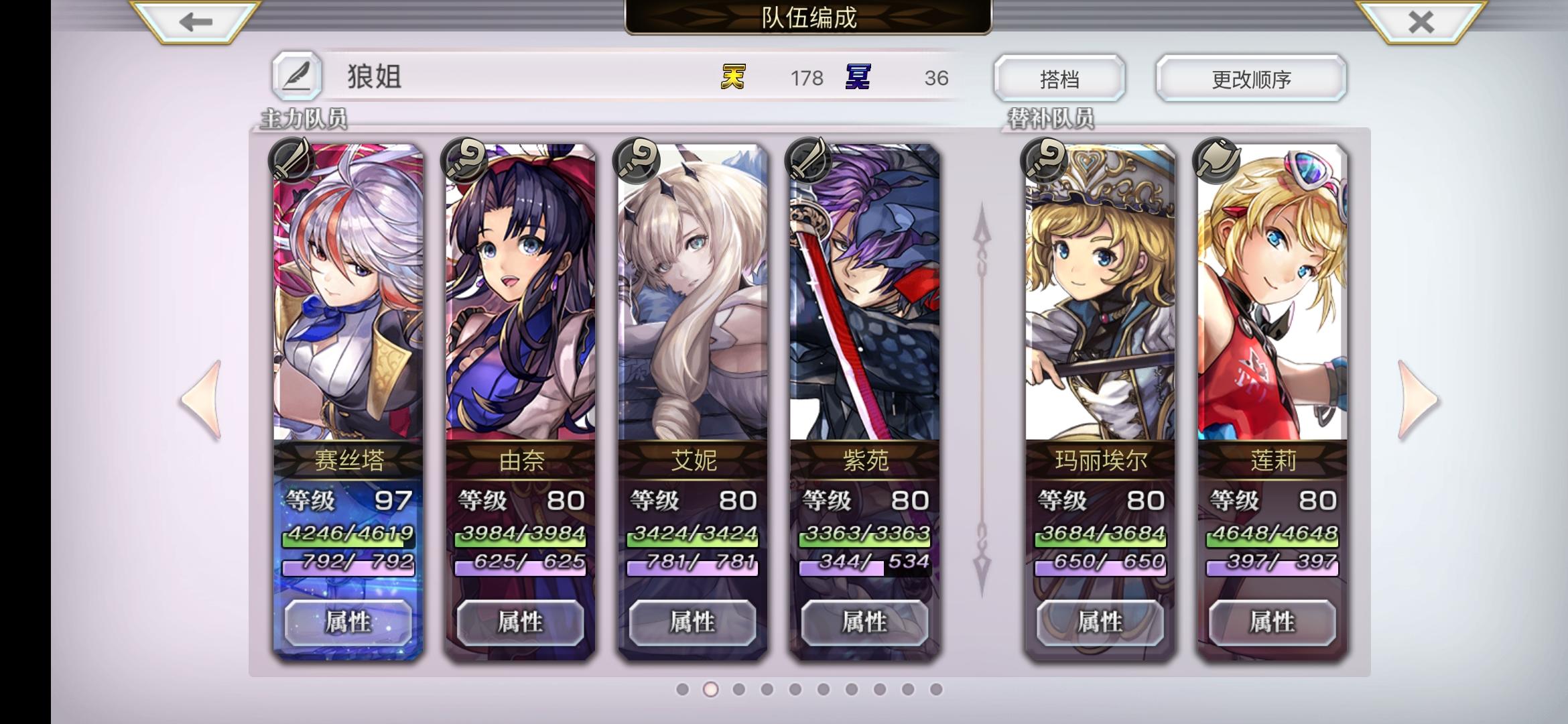The height and width of the screenshot is (724, 1568).
Task: Click the fist weapon icon on 由奈's card
Action: pos(463,159)
